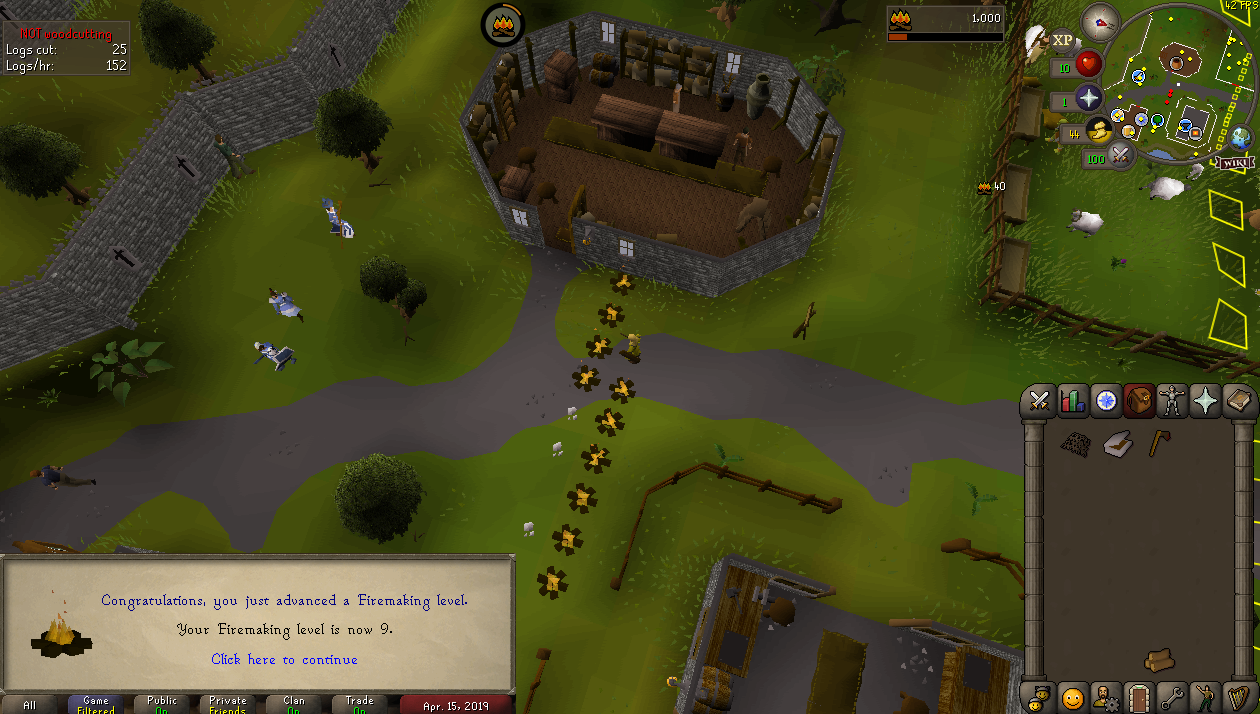Select the bronze axe in the inventory

tap(1159, 443)
